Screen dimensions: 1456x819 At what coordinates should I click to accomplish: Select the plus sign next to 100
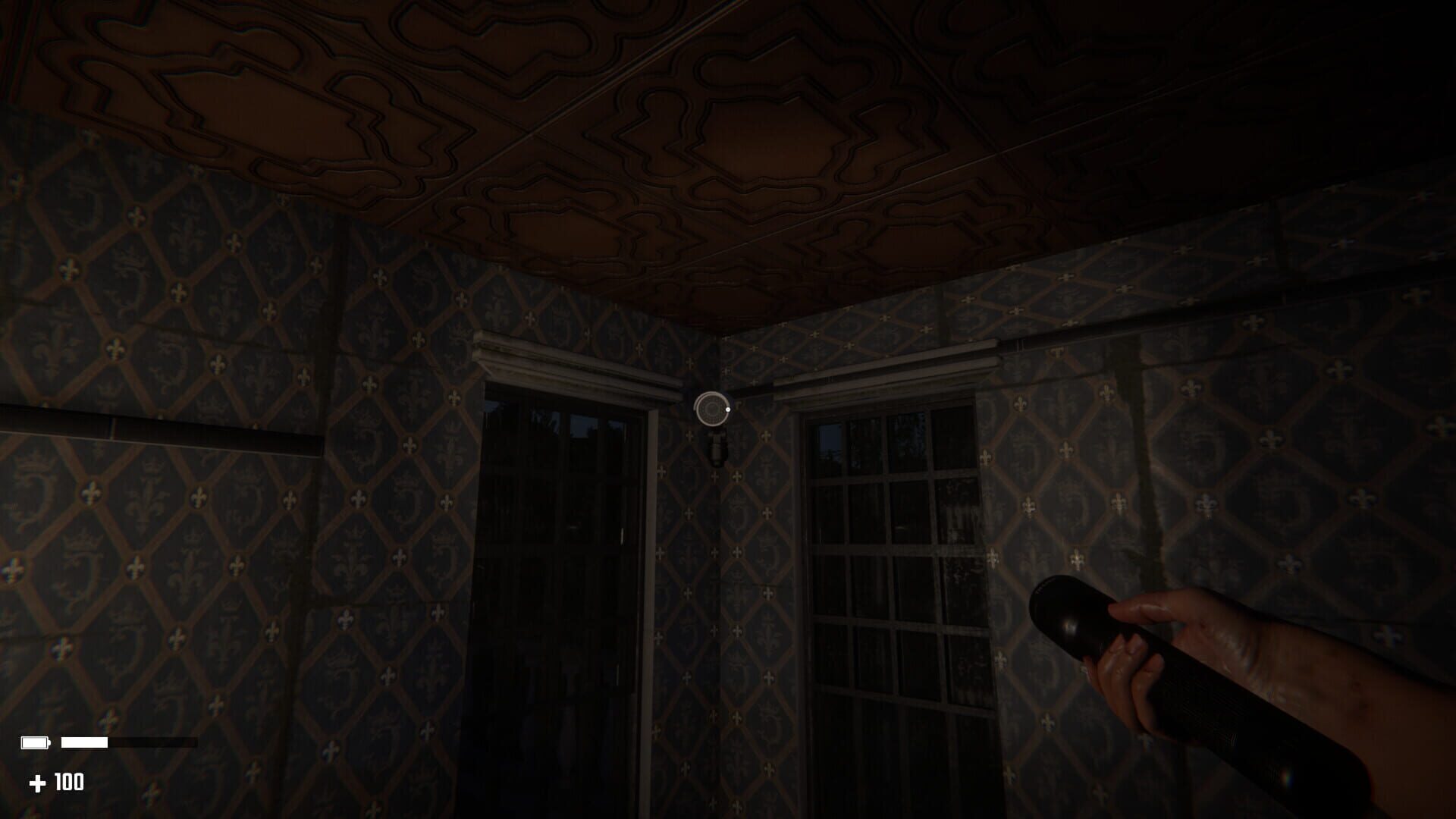(x=38, y=783)
